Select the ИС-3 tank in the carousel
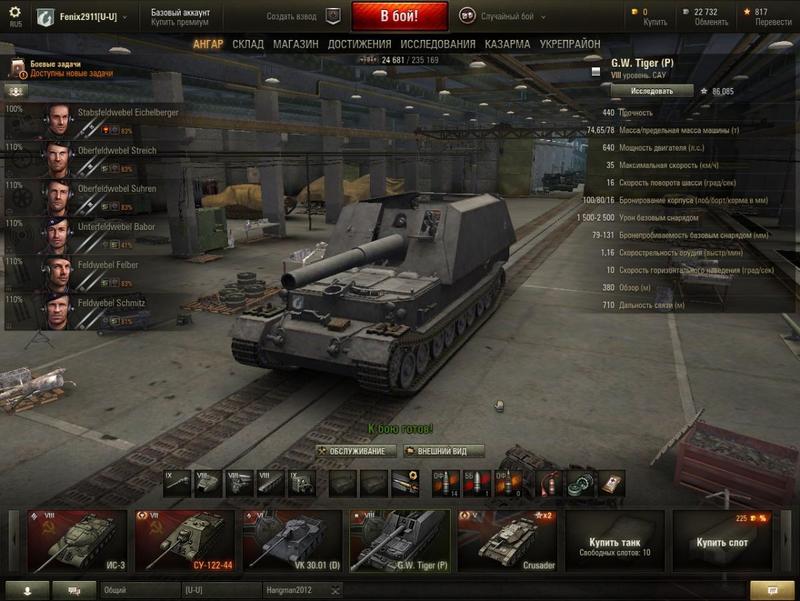This screenshot has height=601, width=800. click(x=77, y=540)
